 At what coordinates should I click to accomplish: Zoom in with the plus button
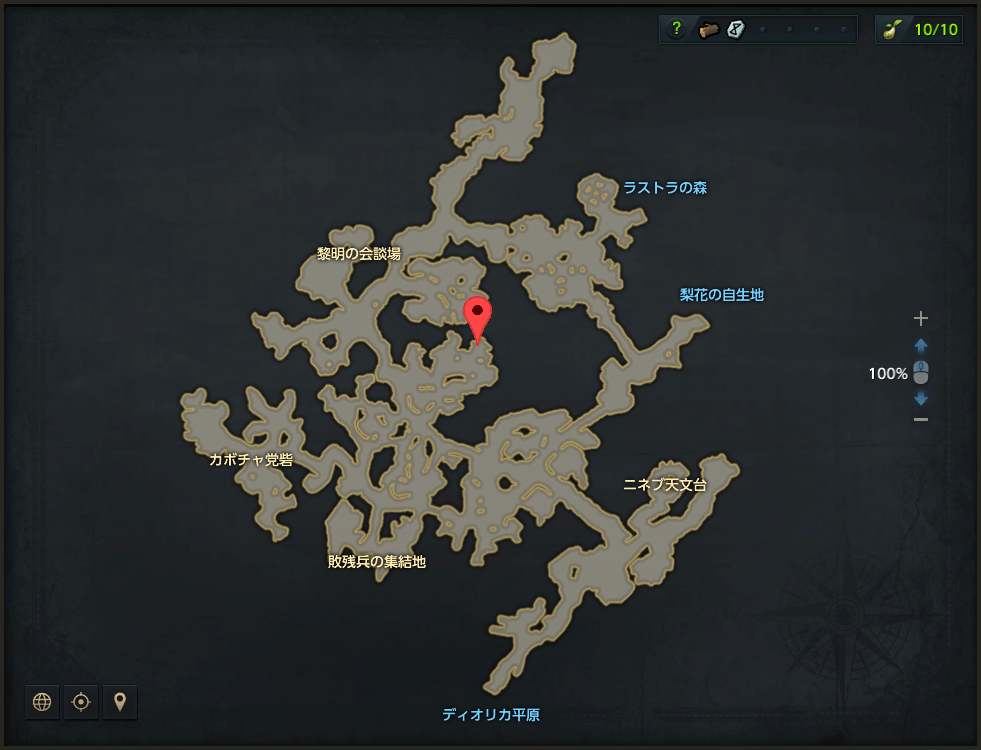[921, 319]
